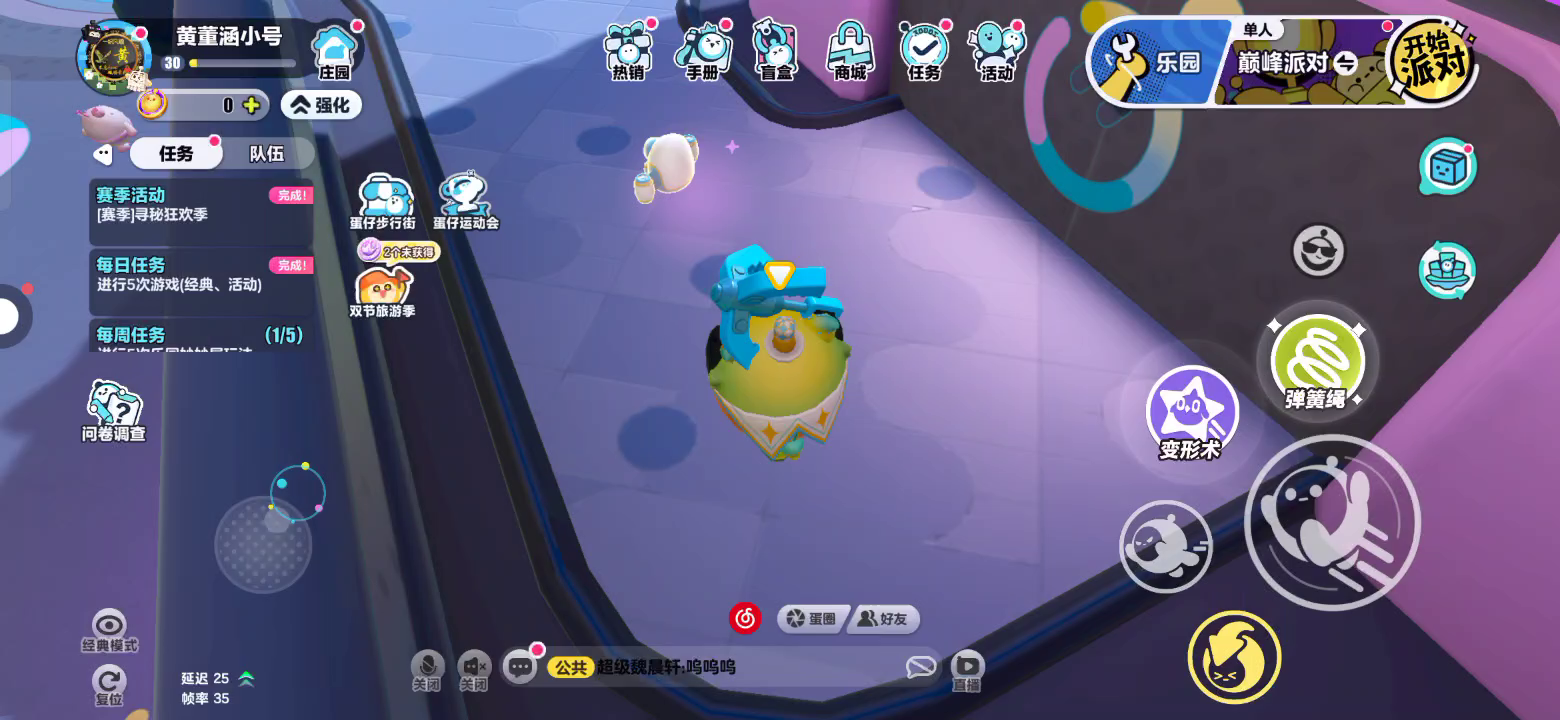1560x720 pixels.
Task: Show the 任务 missions menu in top bar
Action: (x=924, y=50)
